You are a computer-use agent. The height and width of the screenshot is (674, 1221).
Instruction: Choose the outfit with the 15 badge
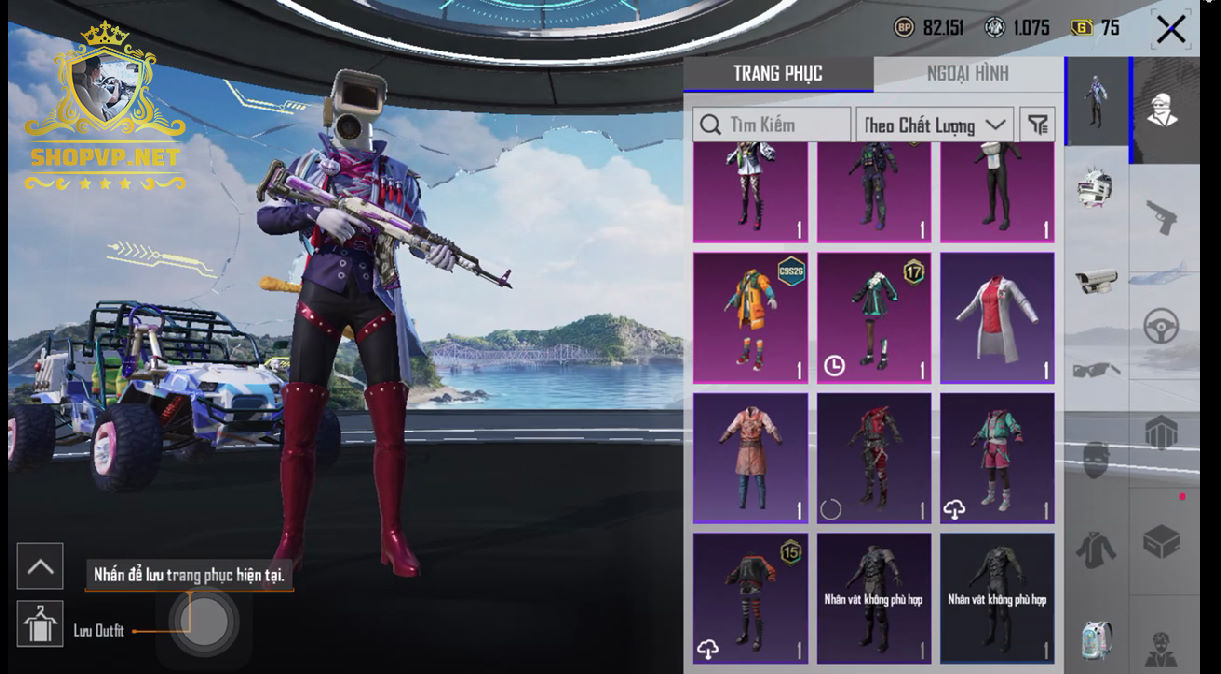tap(750, 598)
